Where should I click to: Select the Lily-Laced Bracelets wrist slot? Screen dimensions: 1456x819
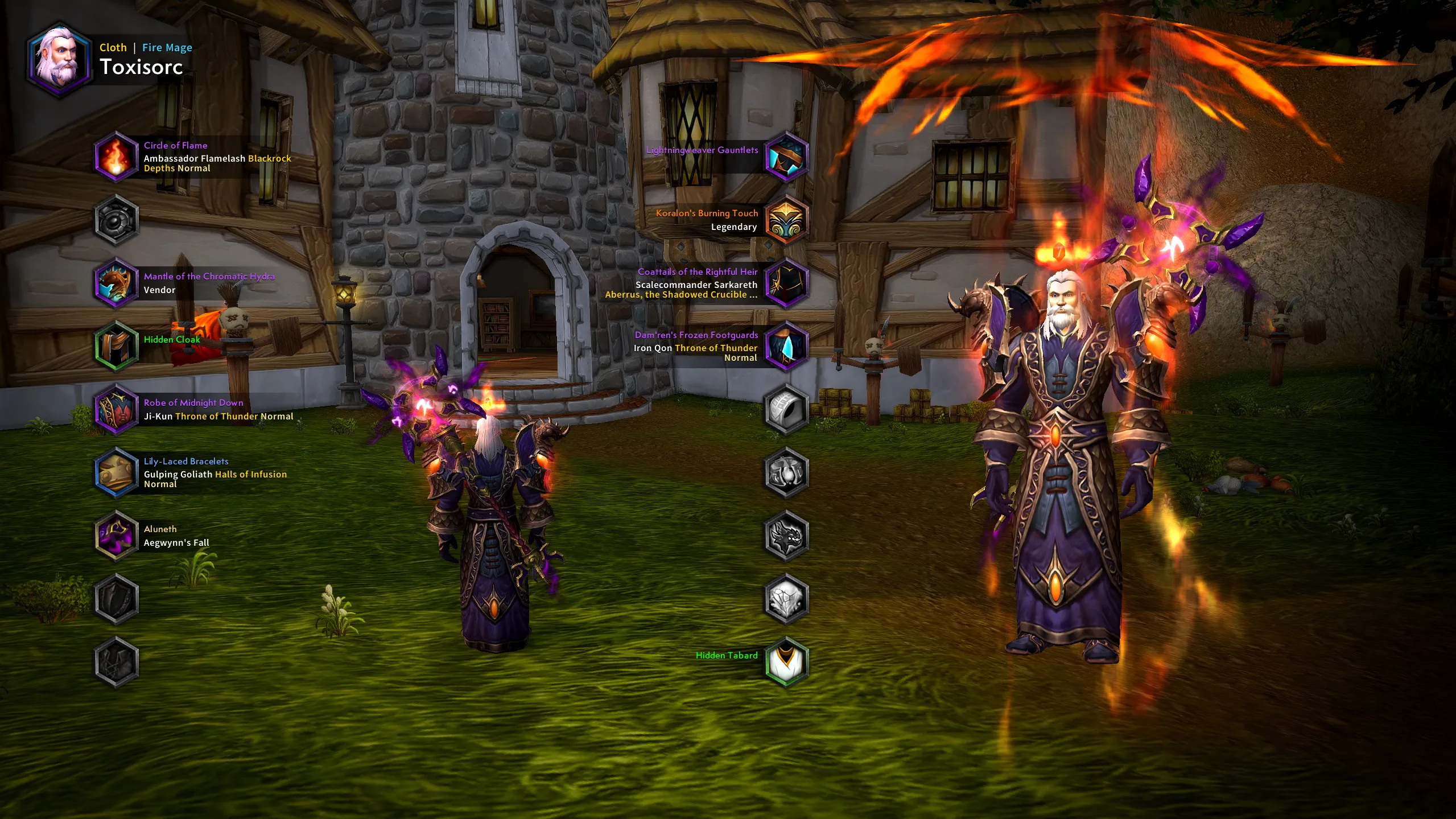click(116, 472)
